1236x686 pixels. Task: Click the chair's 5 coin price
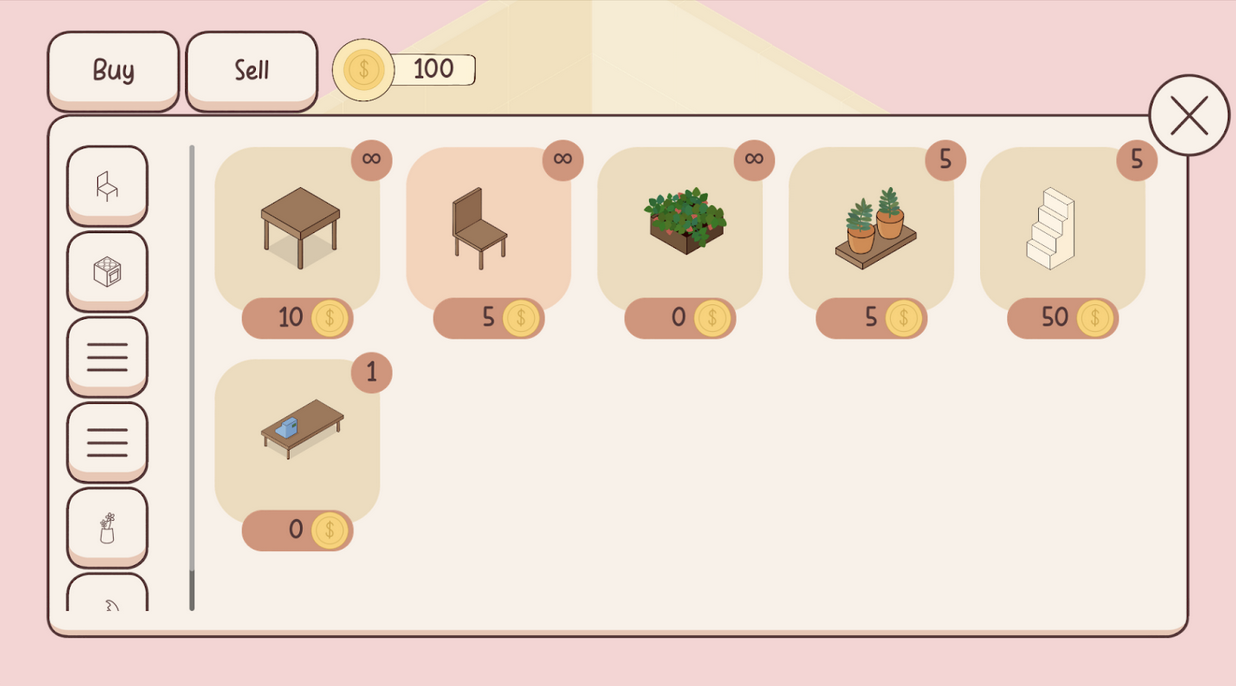[x=488, y=318]
